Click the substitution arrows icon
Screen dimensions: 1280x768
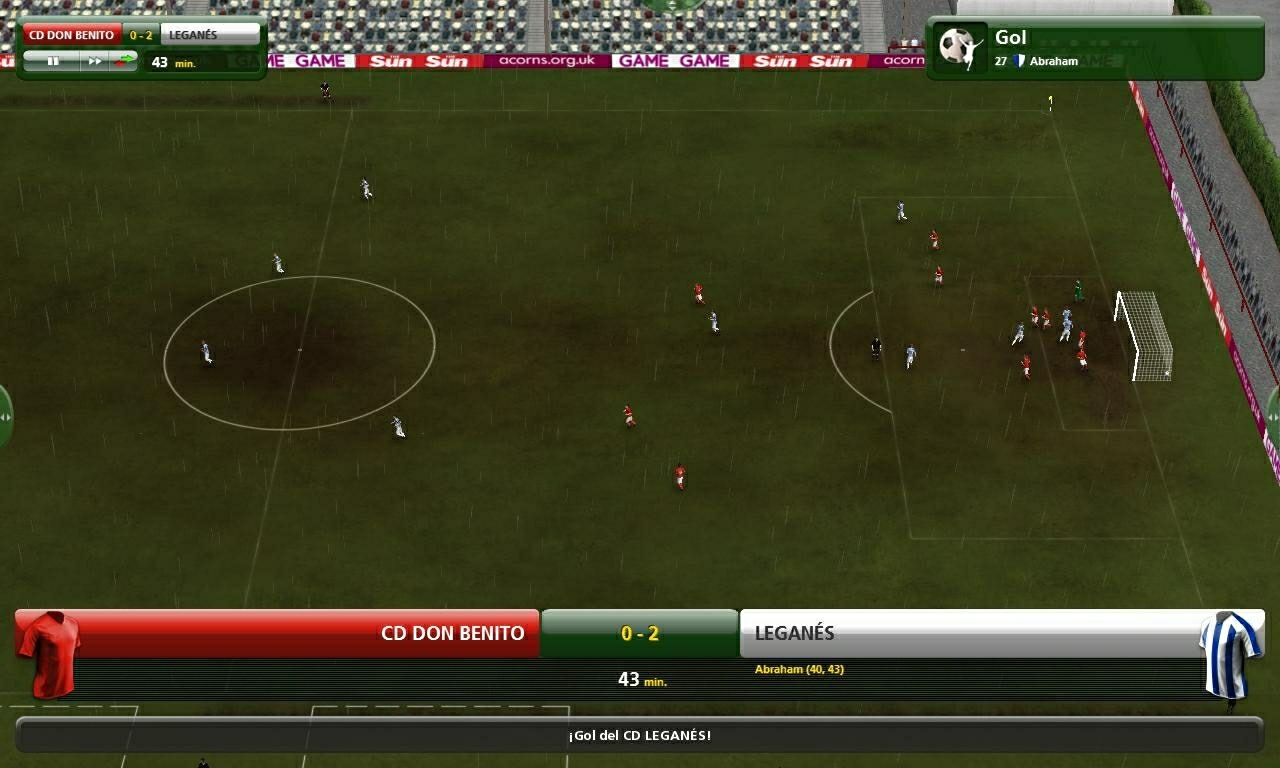click(122, 61)
